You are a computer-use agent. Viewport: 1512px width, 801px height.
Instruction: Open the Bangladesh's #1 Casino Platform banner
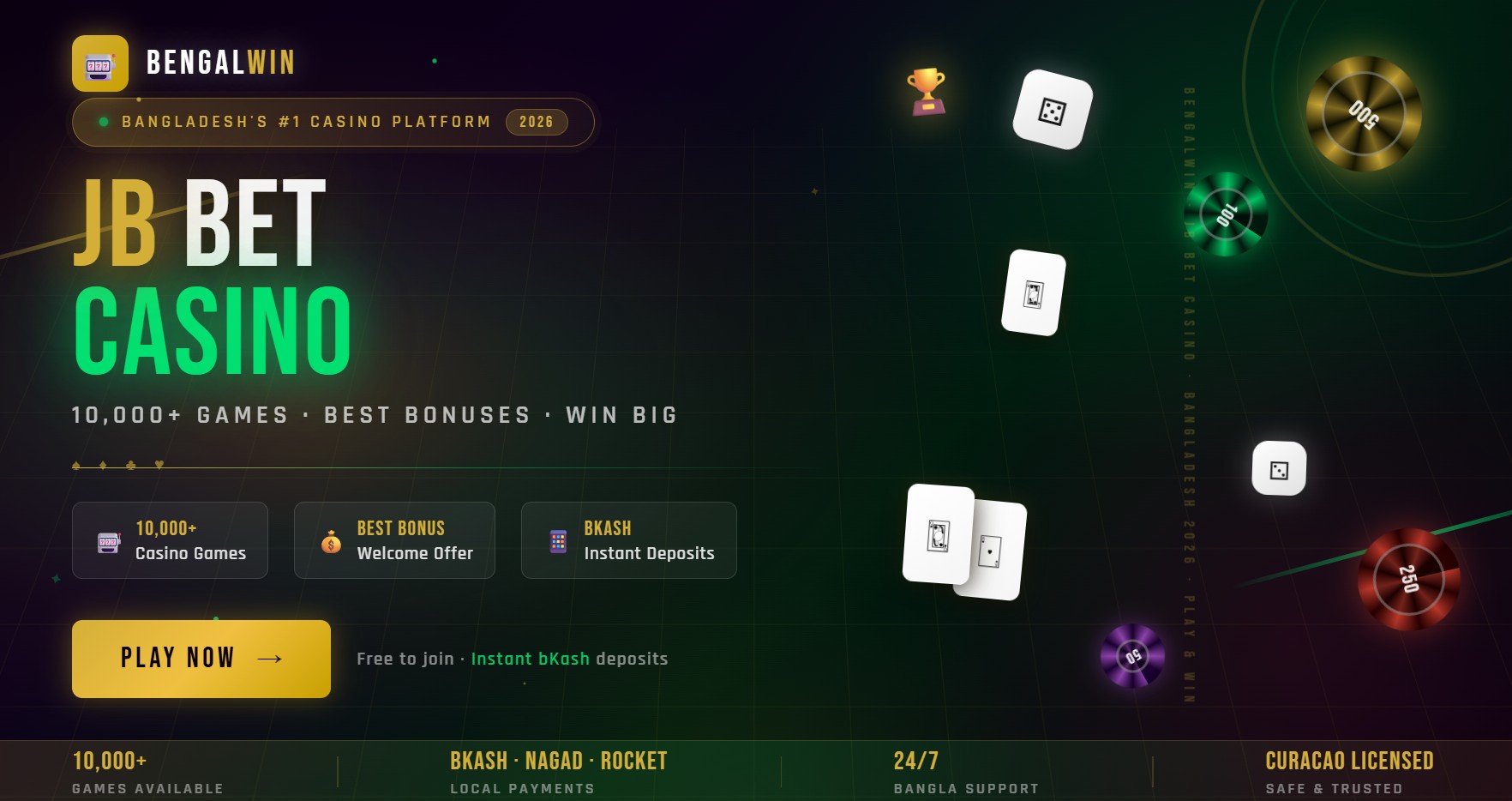(333, 122)
